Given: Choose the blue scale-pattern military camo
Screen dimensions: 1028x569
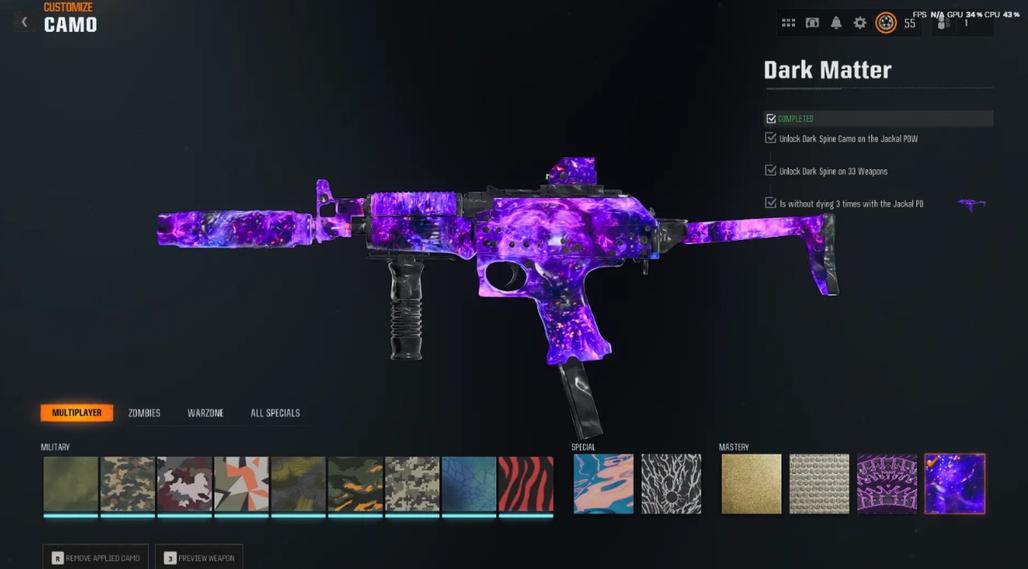Looking at the screenshot, I should (x=469, y=485).
